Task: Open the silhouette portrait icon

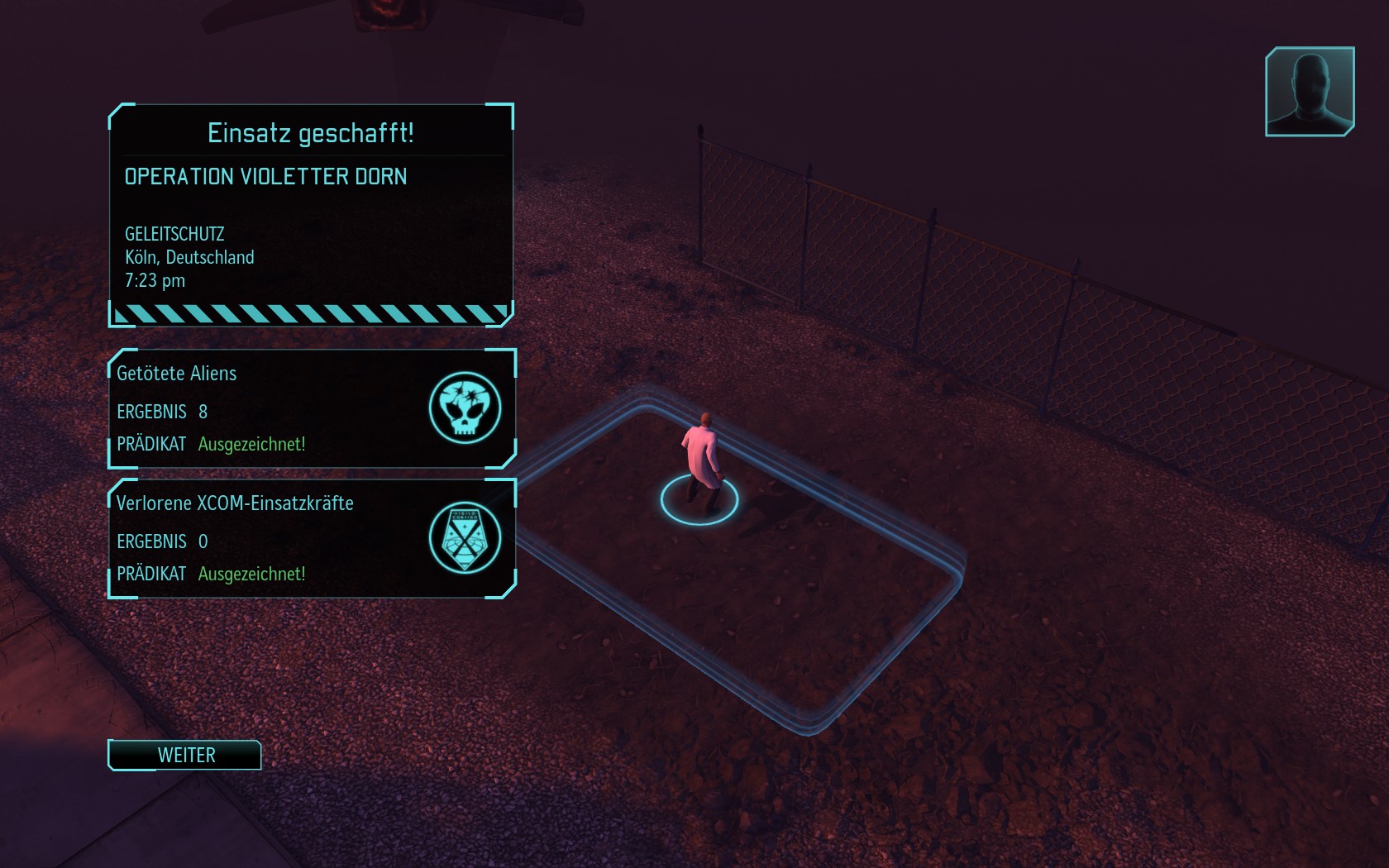Action: pos(1309,91)
